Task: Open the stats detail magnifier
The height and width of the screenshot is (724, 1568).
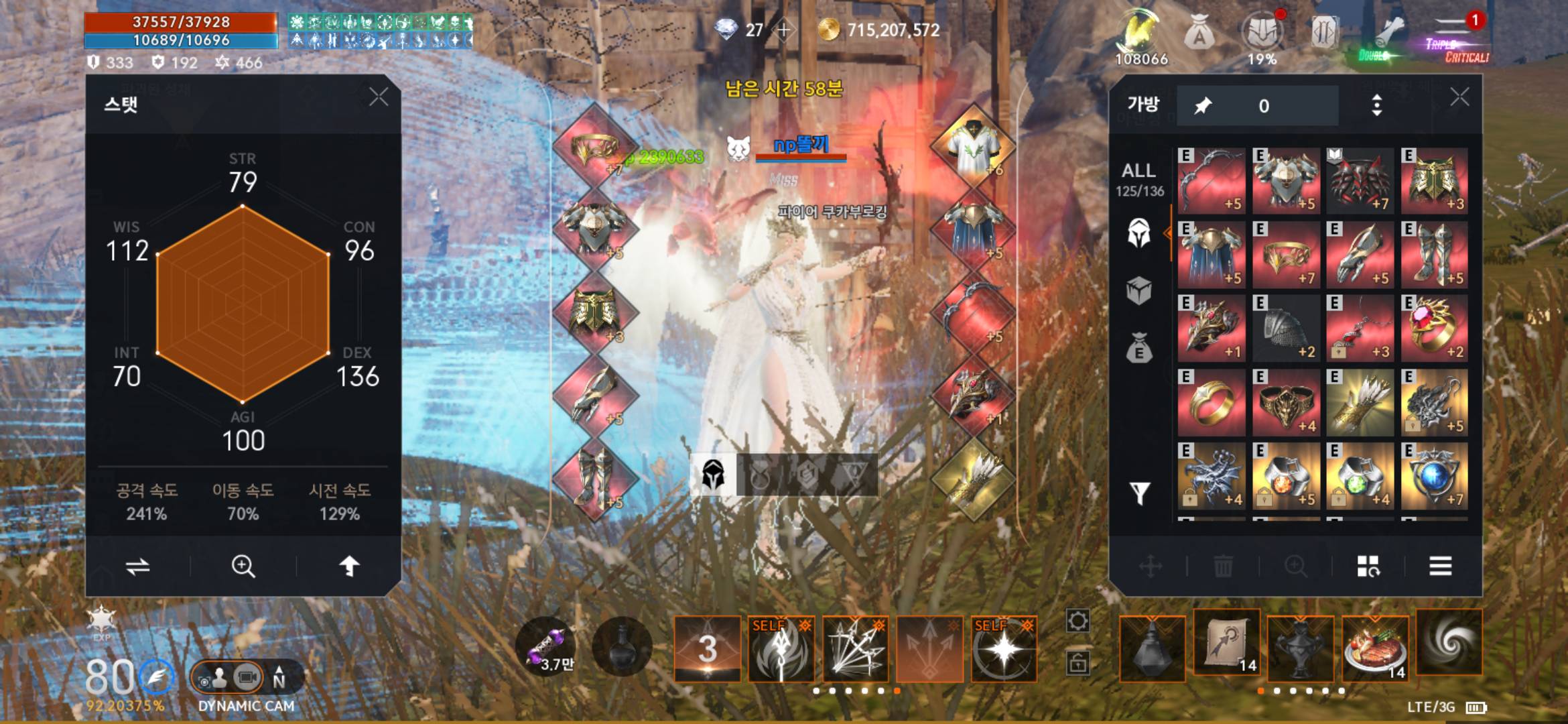Action: click(x=243, y=566)
